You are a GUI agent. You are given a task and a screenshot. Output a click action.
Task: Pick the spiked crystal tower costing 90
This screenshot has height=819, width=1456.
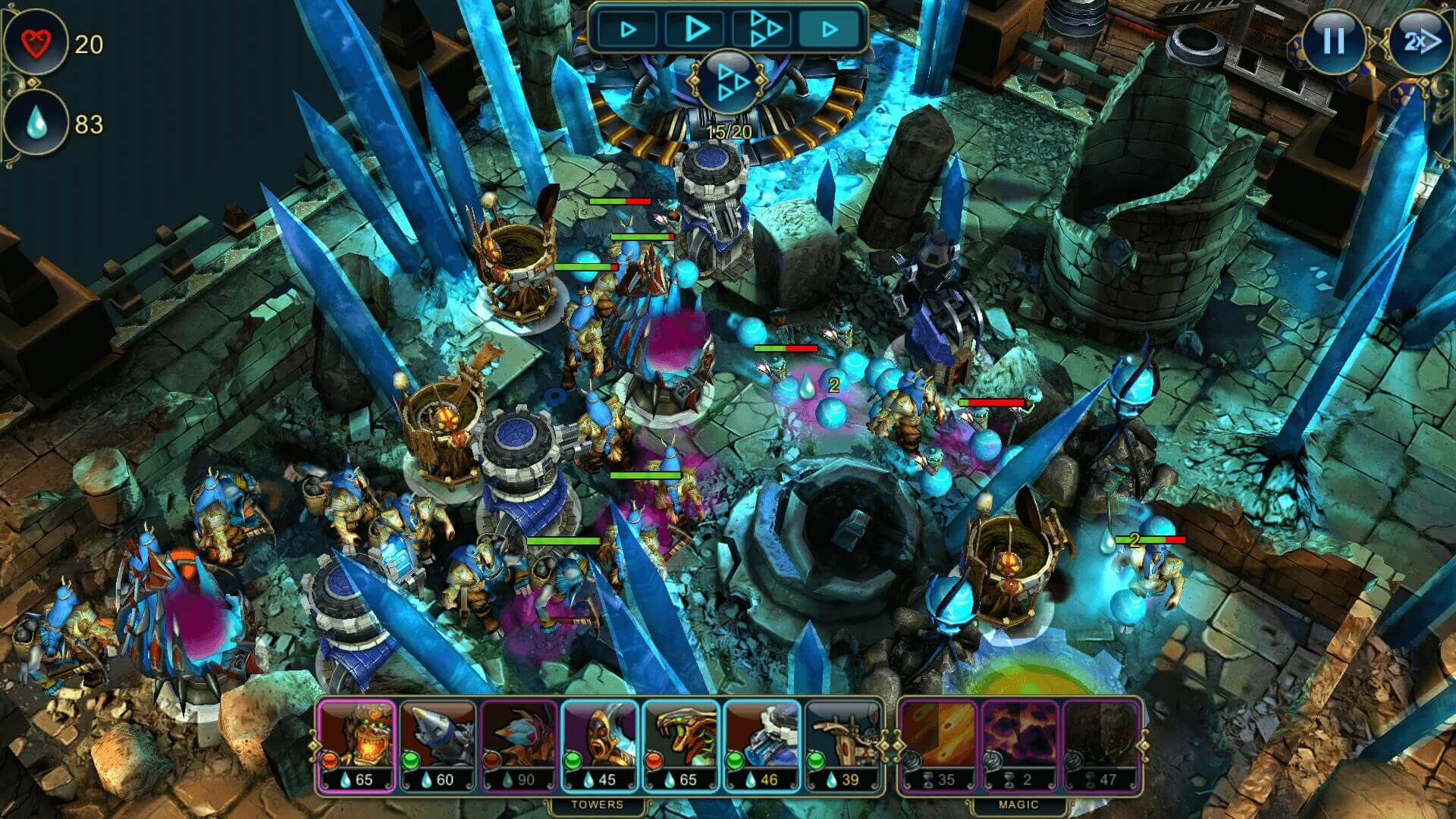(x=519, y=745)
